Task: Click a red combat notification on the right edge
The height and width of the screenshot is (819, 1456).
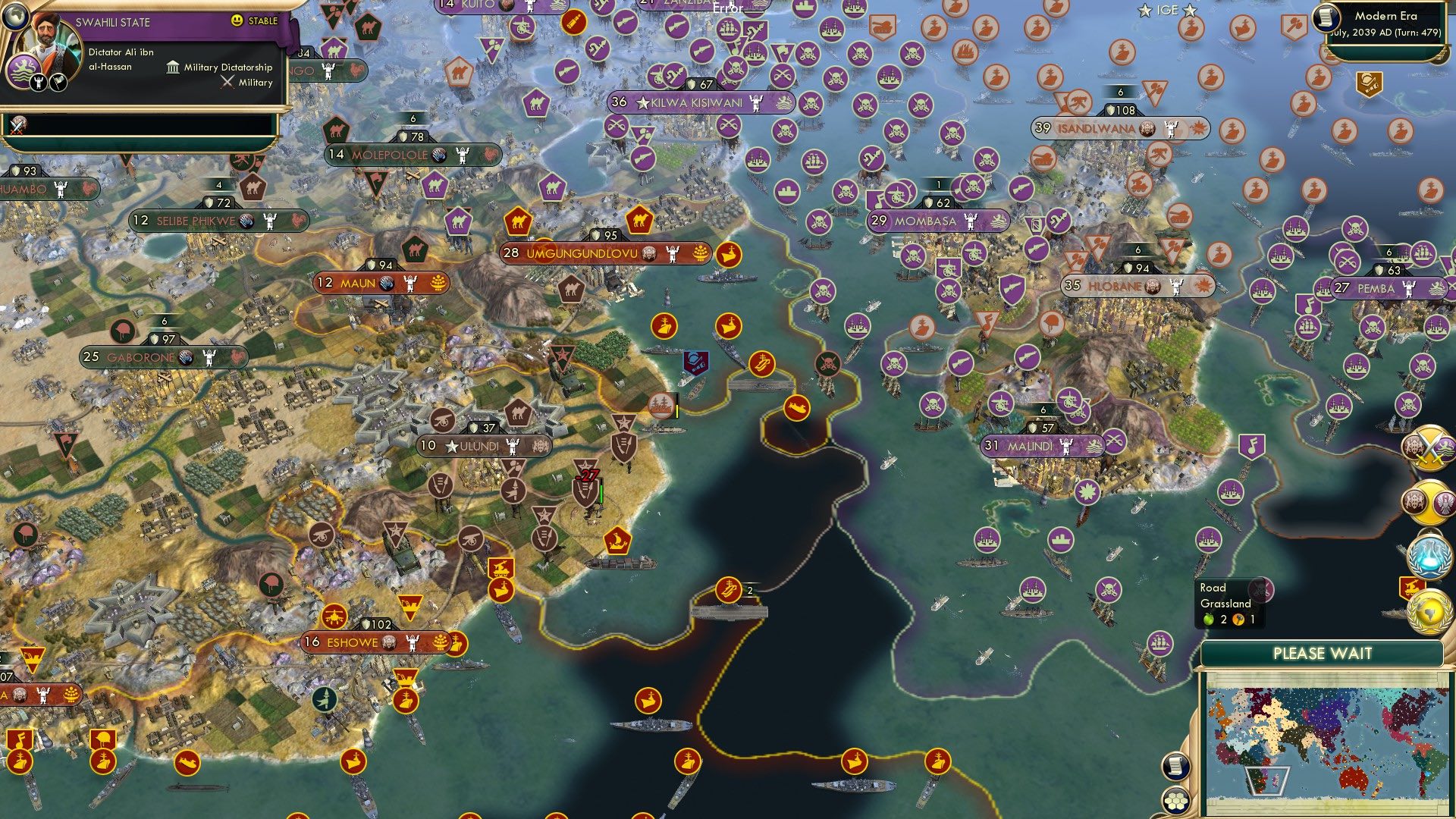Action: [1410, 585]
